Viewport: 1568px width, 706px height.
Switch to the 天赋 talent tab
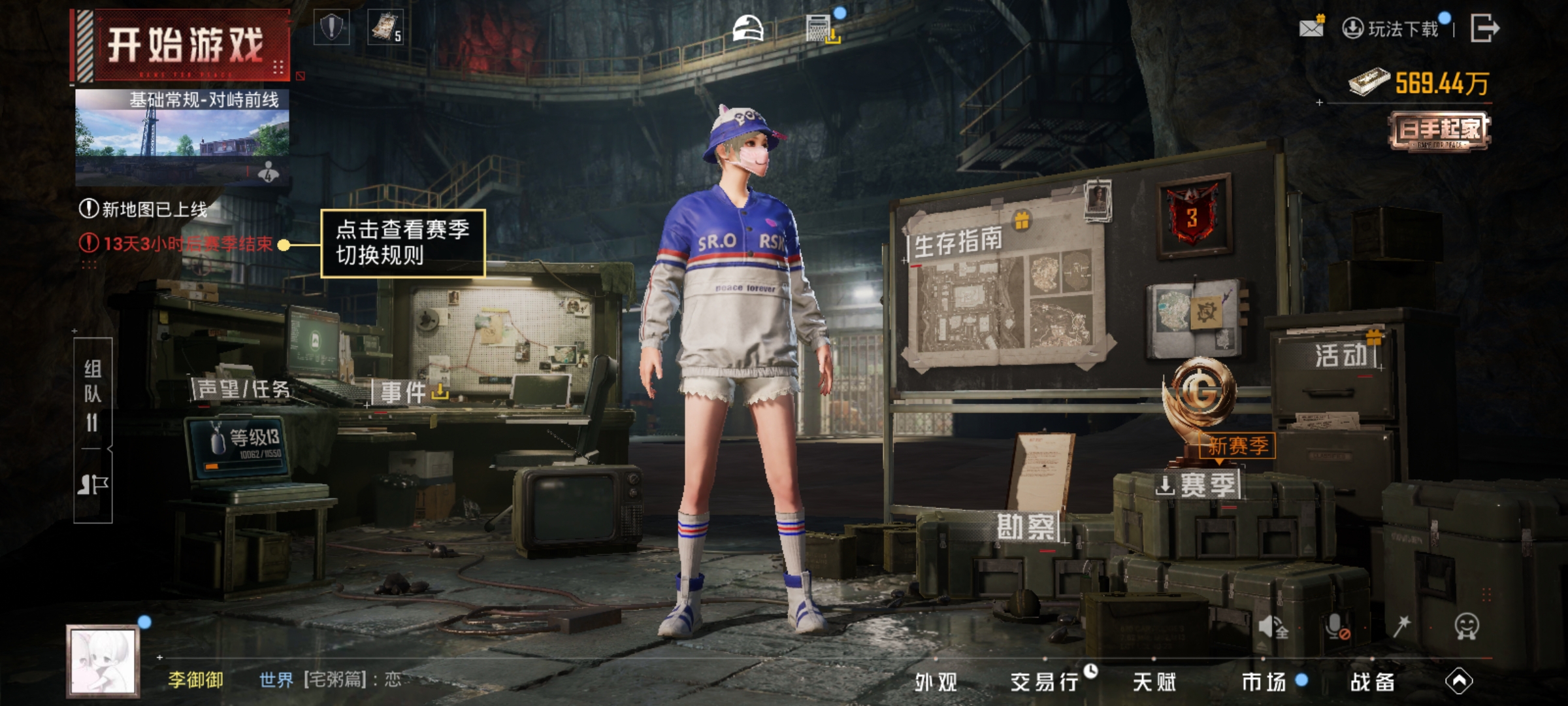click(x=1154, y=682)
